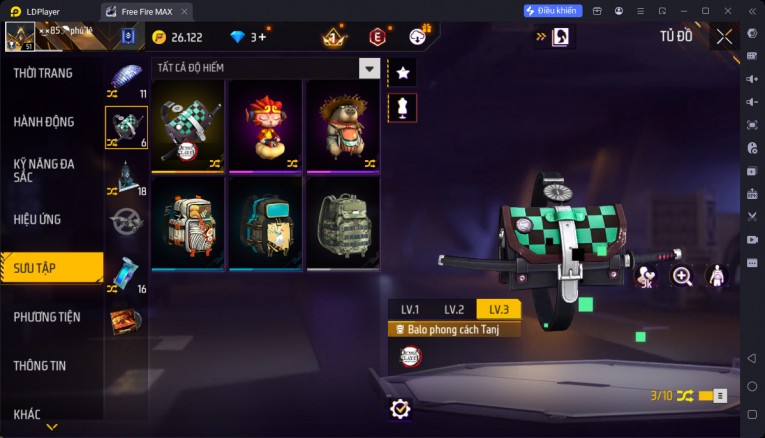Switch to HIỆU ỨNG category

coord(38,219)
